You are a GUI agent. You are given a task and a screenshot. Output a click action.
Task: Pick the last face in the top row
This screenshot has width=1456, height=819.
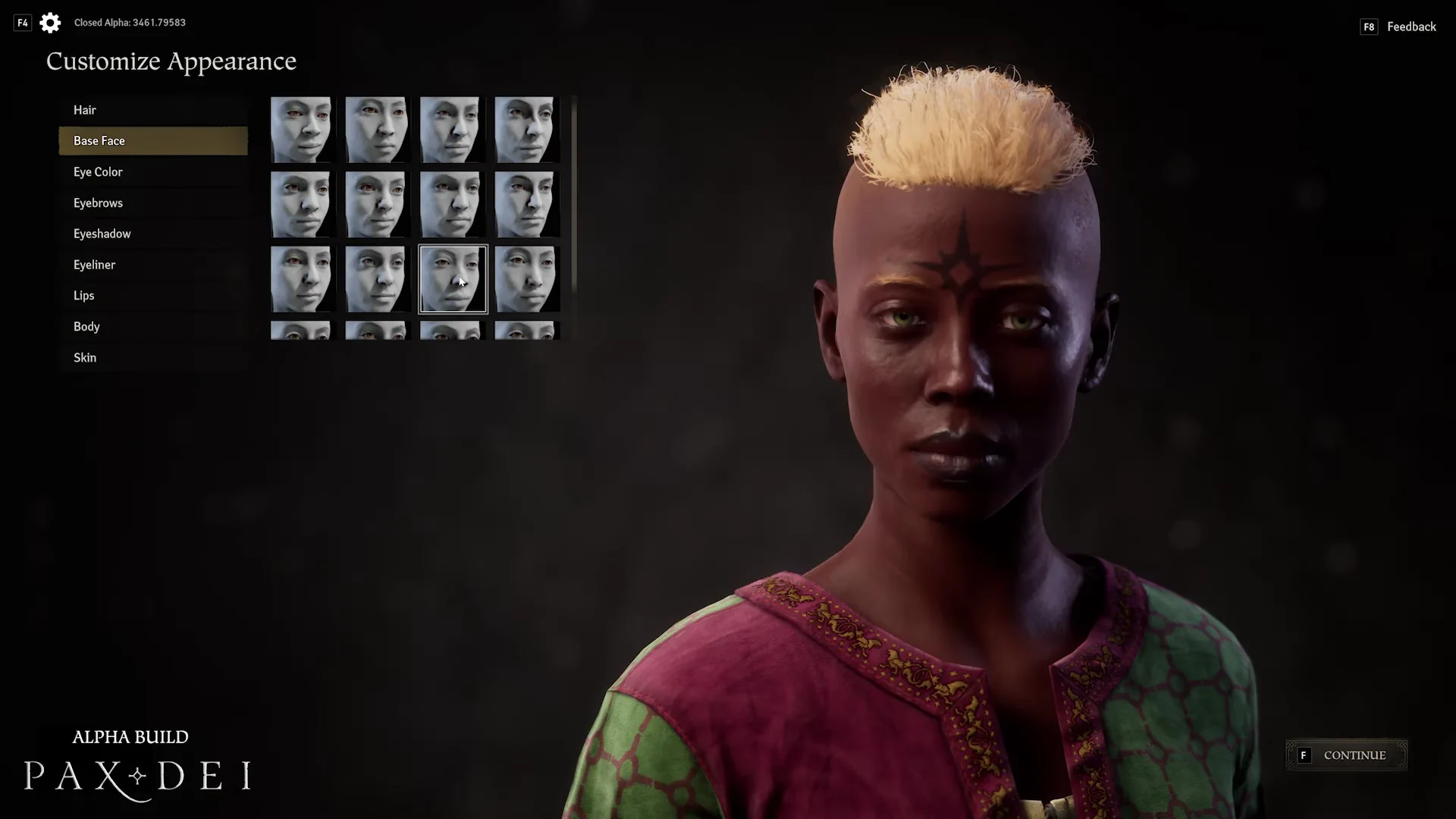tap(527, 129)
